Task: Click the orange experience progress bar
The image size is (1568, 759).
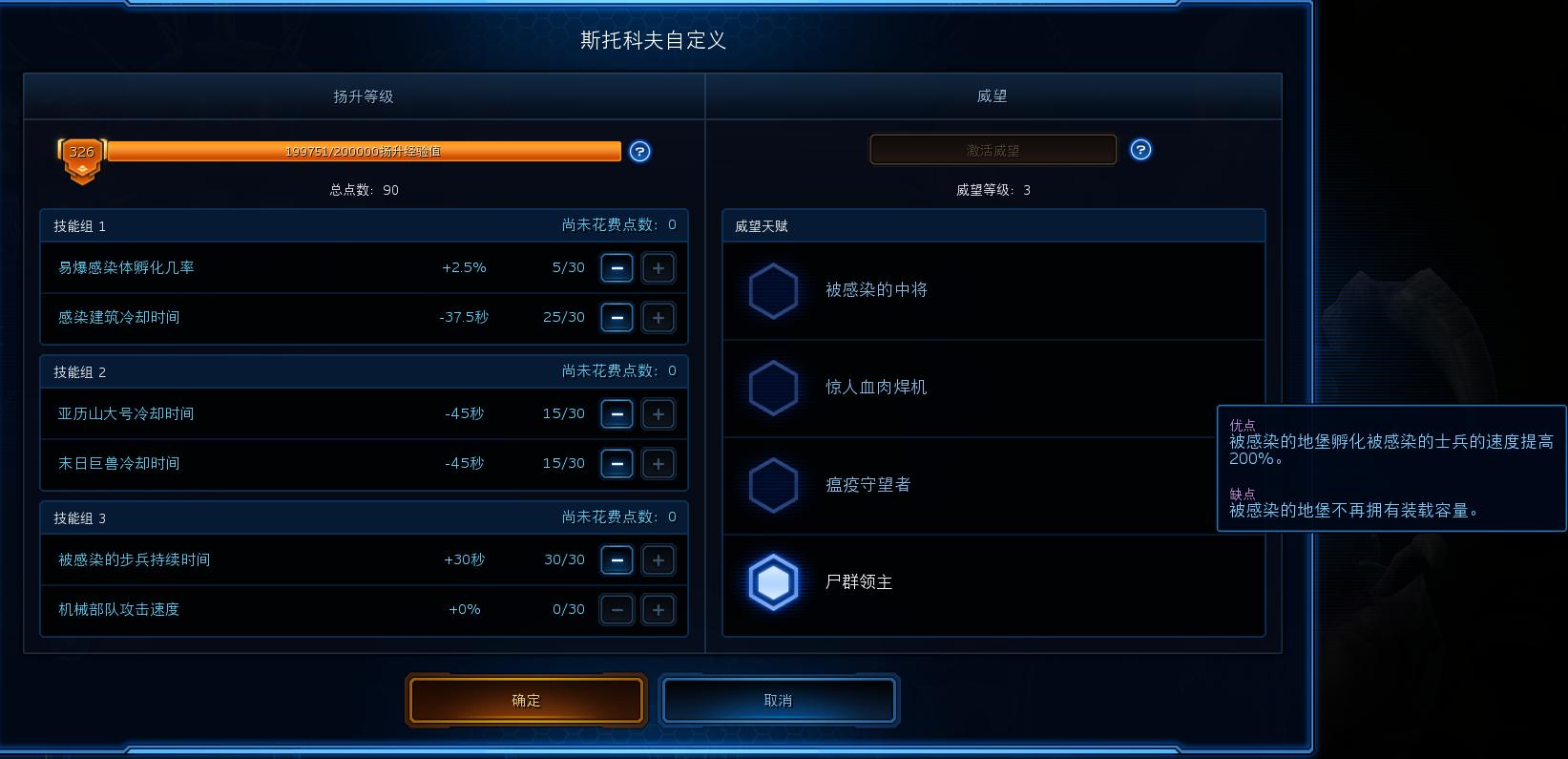Action: (366, 151)
